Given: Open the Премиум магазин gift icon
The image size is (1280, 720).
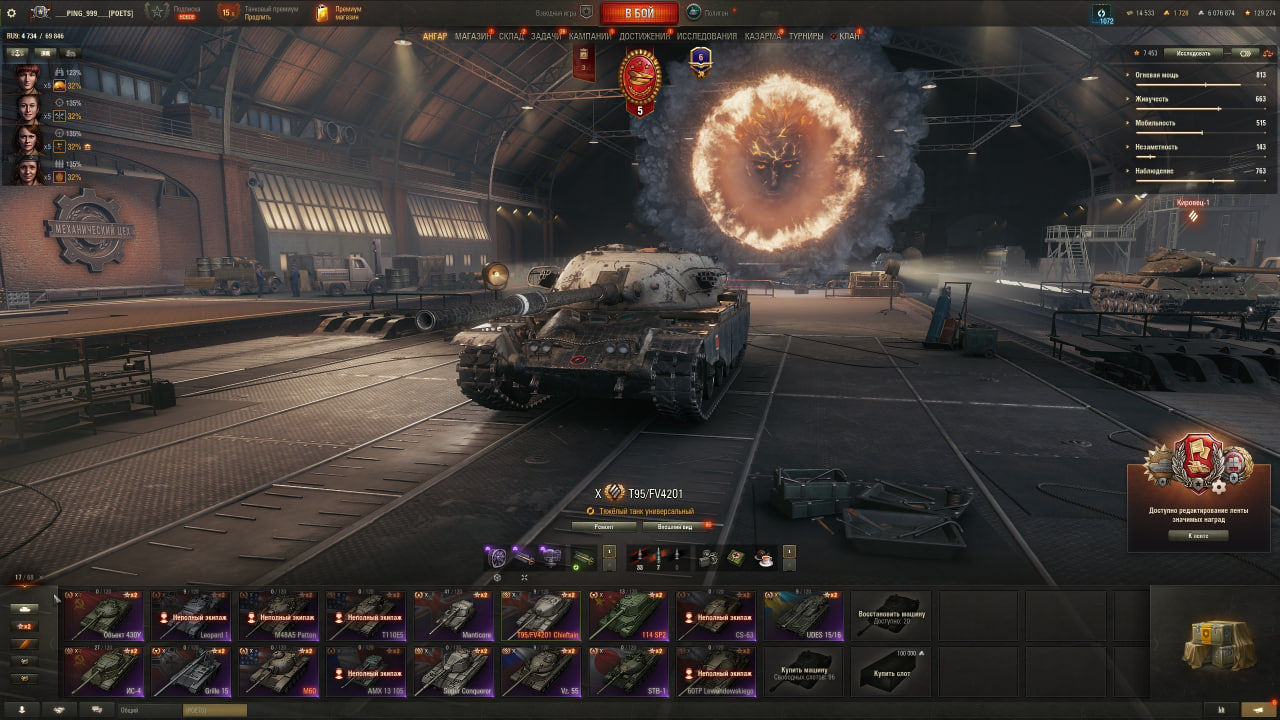Looking at the screenshot, I should 320,11.
